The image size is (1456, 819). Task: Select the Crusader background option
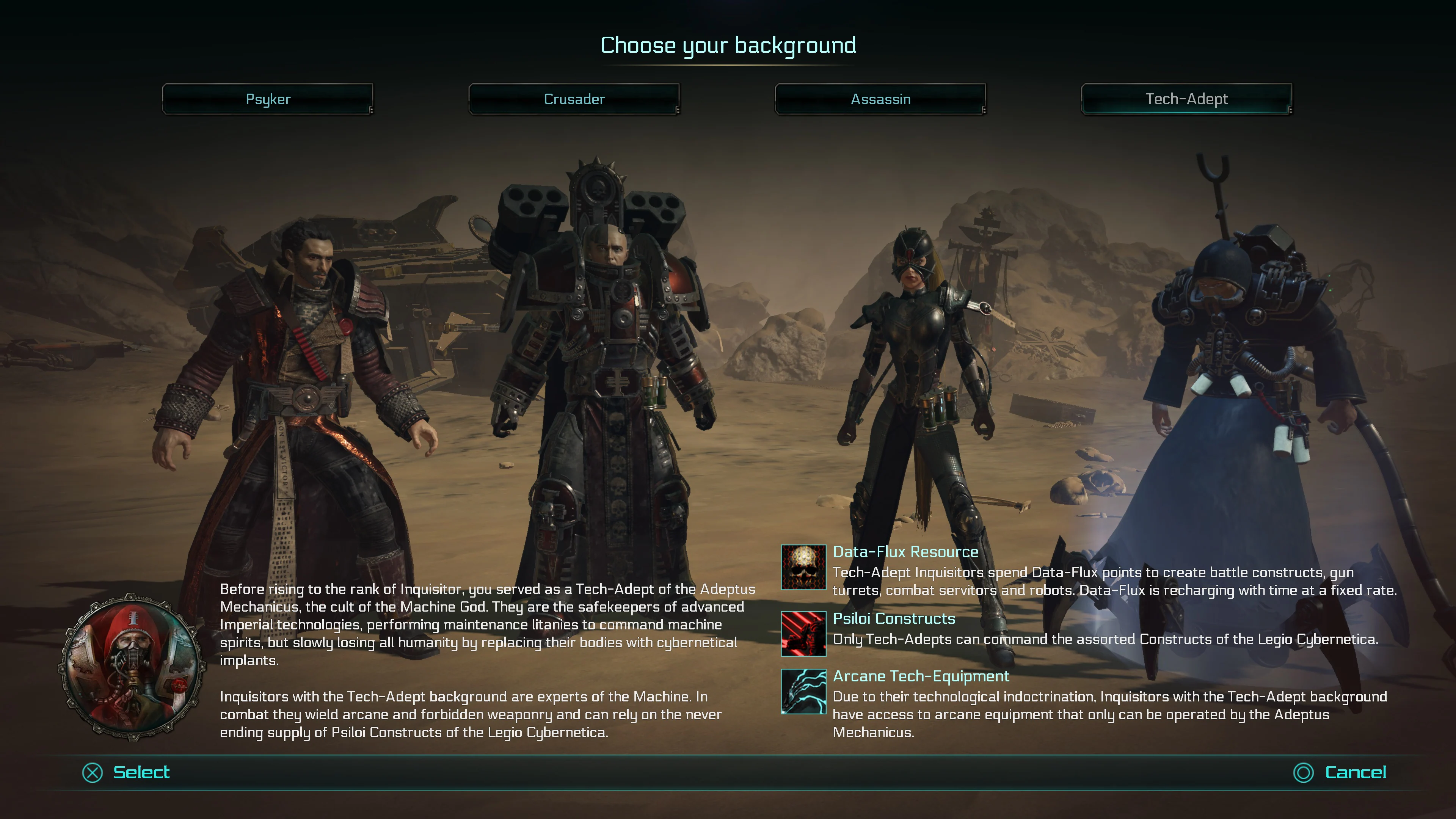(x=574, y=99)
